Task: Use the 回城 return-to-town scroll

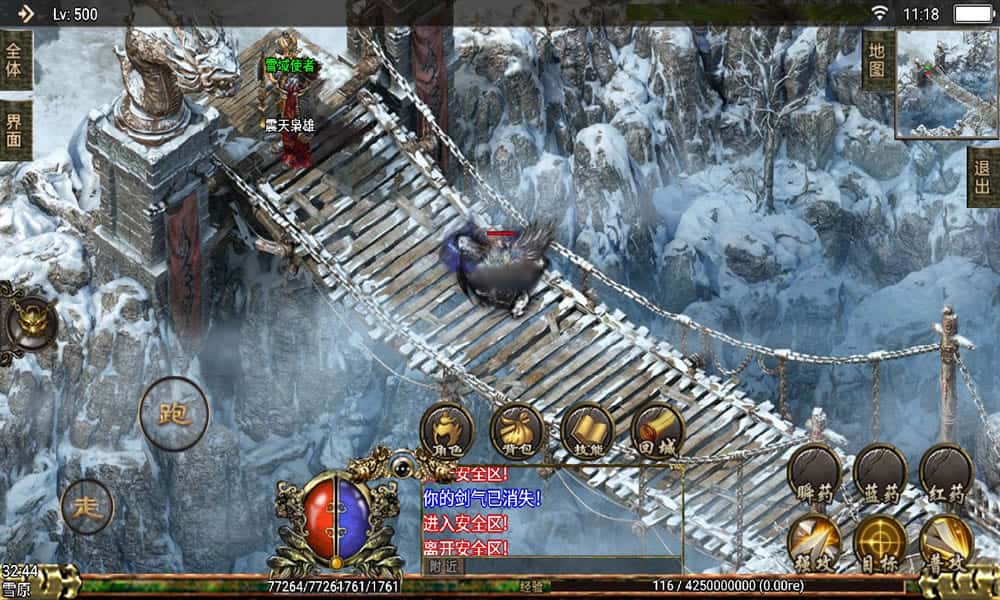Action: (657, 430)
